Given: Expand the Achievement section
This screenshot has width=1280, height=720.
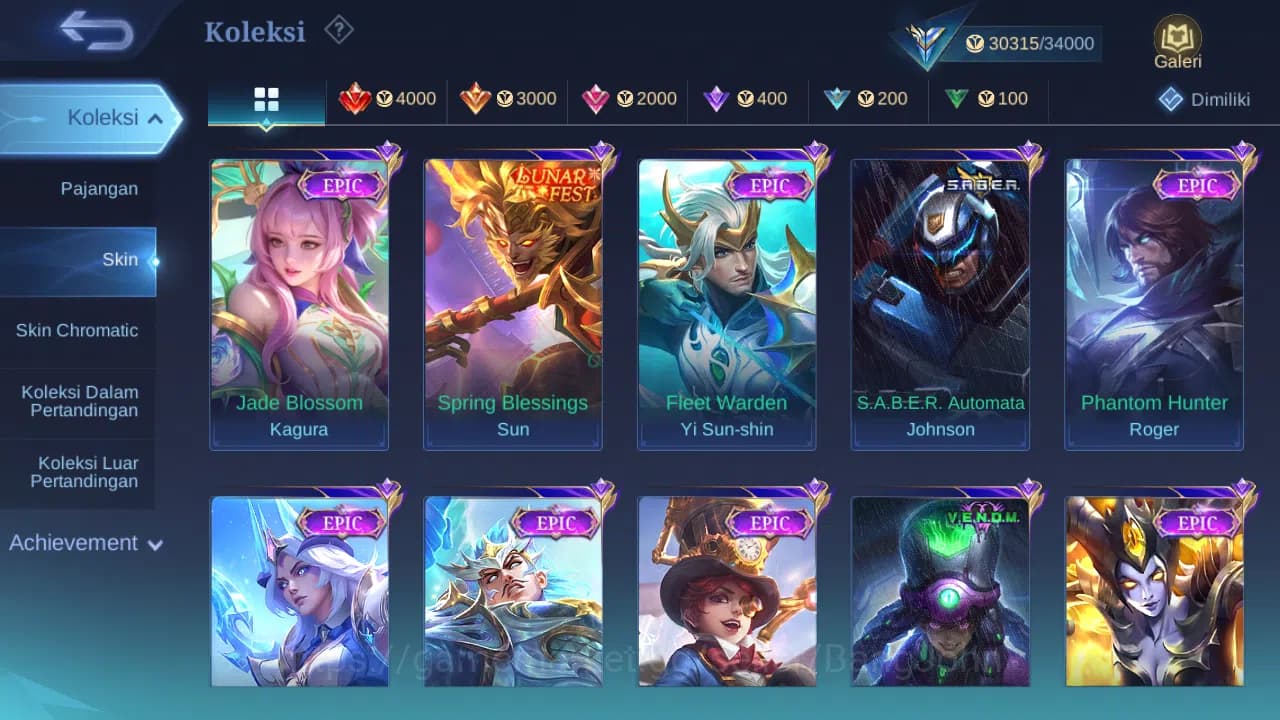Looking at the screenshot, I should pos(85,543).
